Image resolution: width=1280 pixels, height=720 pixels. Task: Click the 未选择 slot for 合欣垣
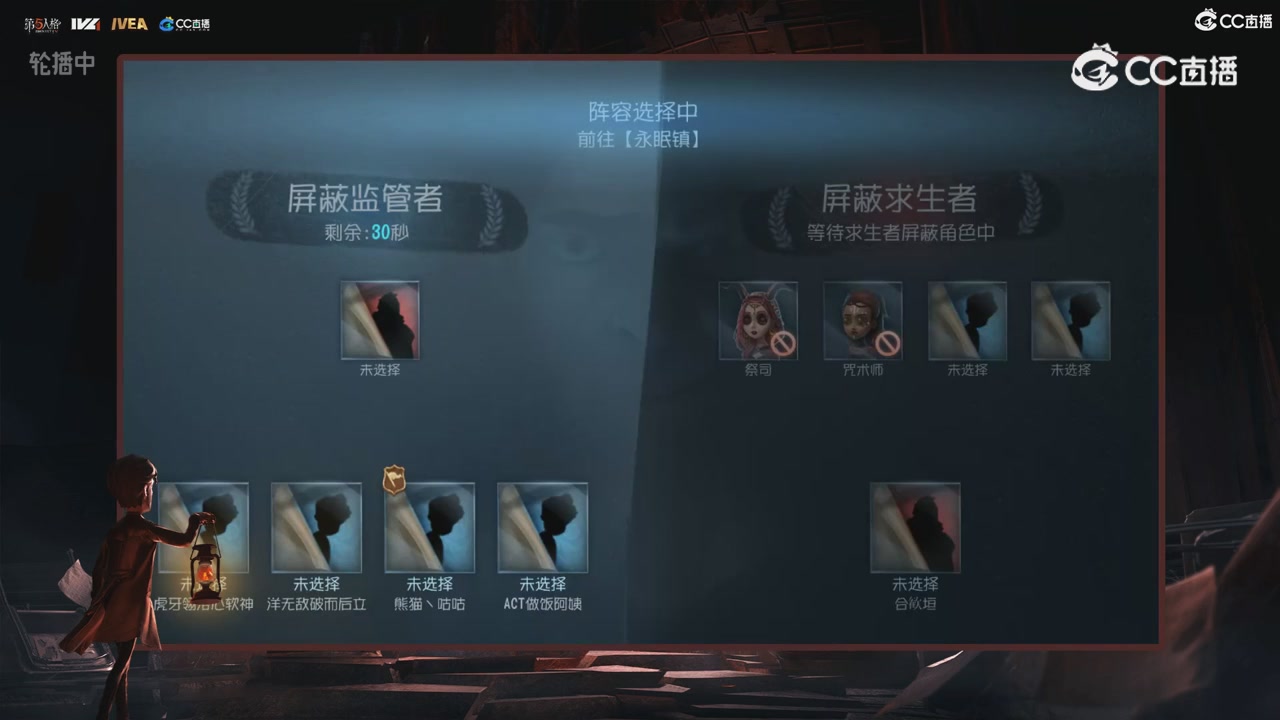[x=915, y=527]
